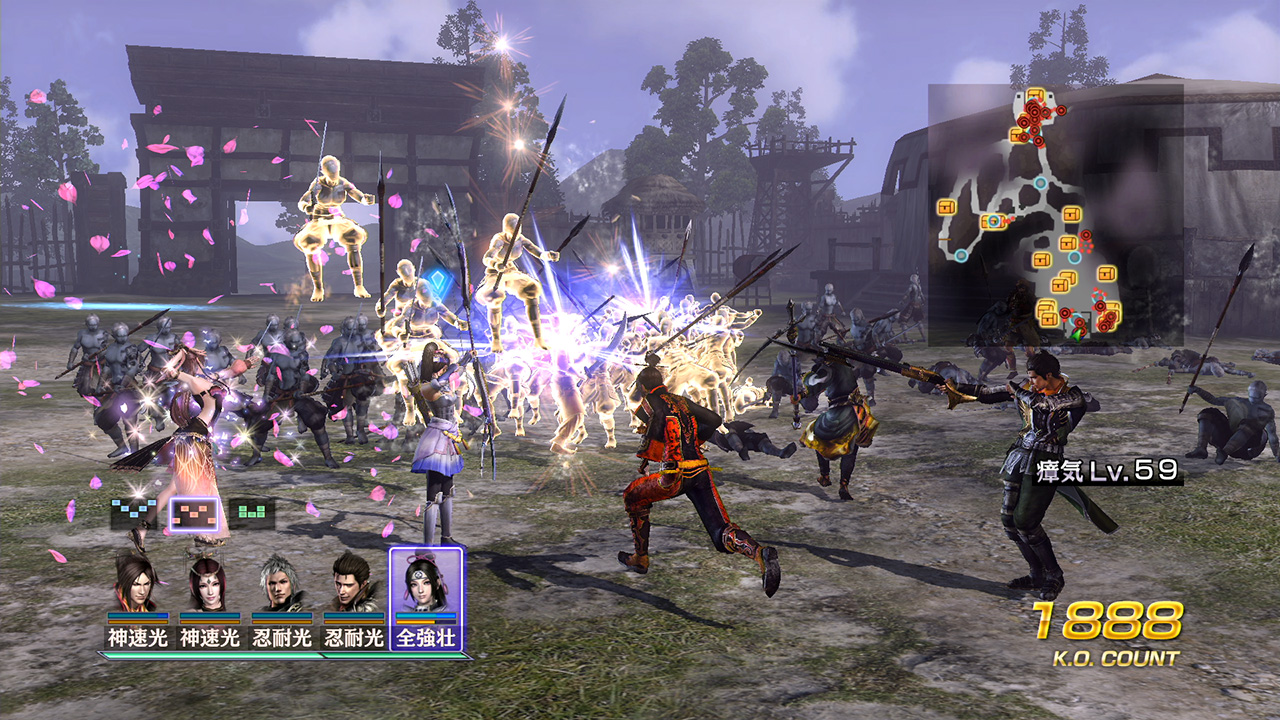
Task: Choose the highlighted orange formation icon
Action: coord(193,514)
